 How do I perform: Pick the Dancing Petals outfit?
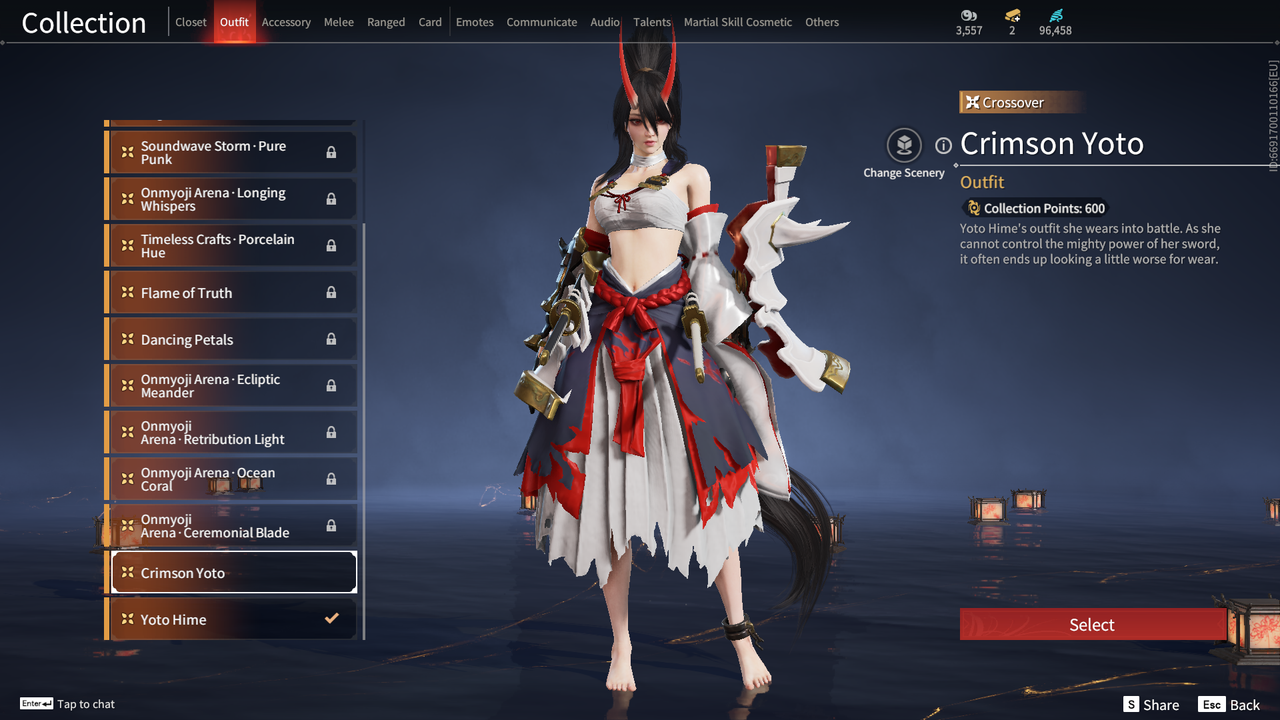click(231, 339)
